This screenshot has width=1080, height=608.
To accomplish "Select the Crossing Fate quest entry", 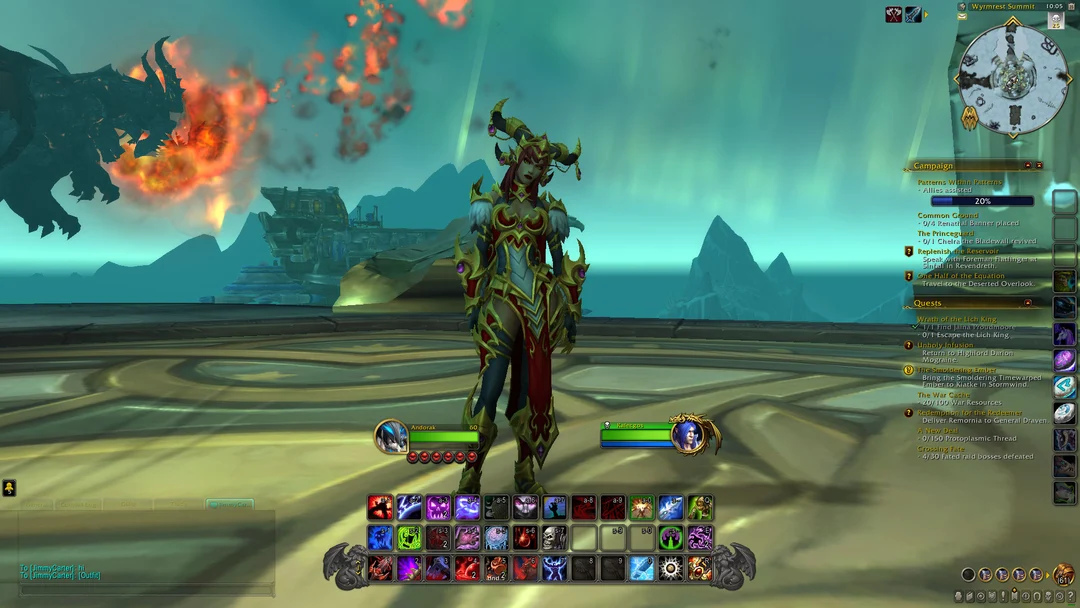I will [943, 449].
